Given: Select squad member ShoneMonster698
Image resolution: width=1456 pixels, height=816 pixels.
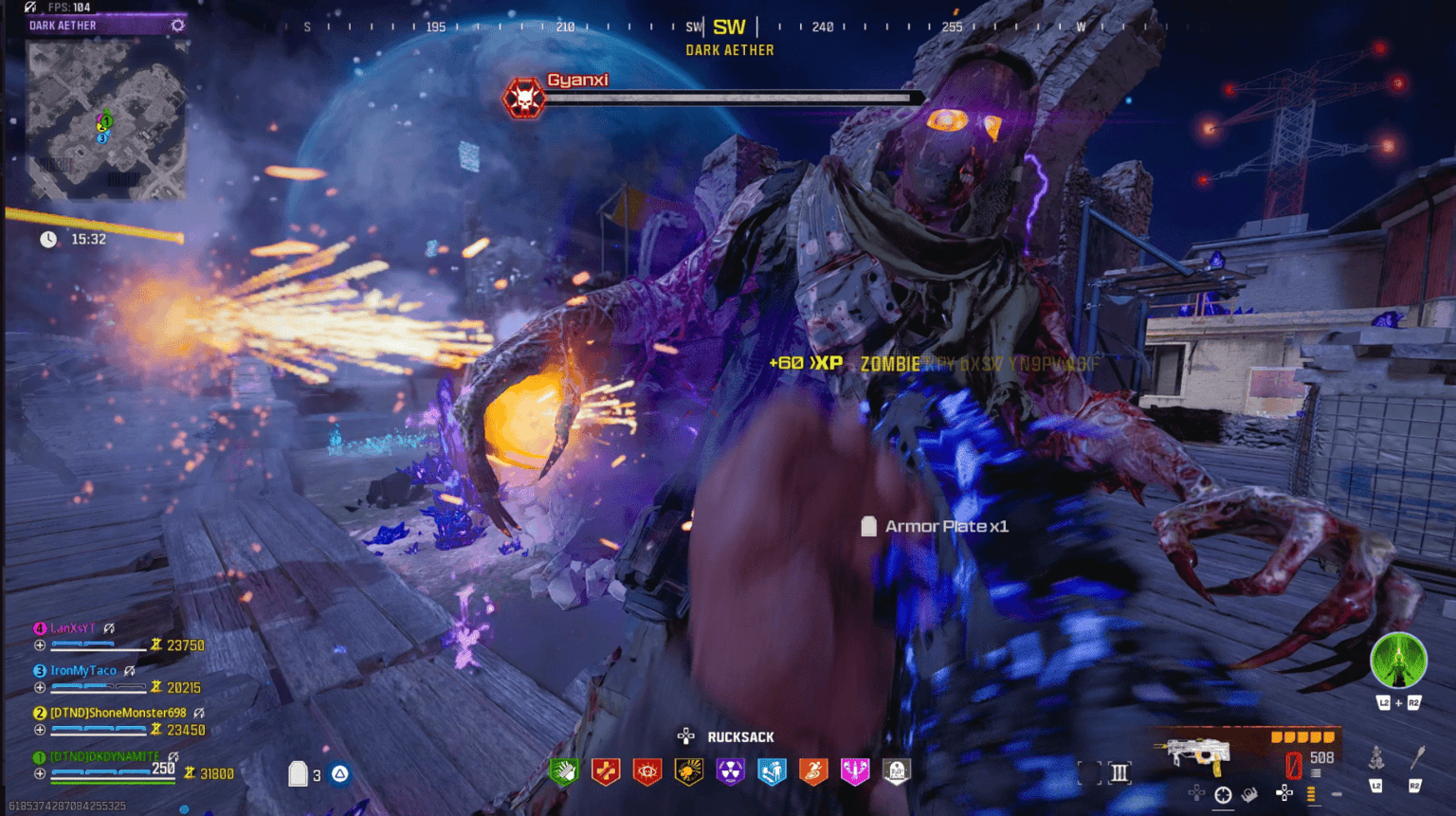Looking at the screenshot, I should [x=118, y=713].
